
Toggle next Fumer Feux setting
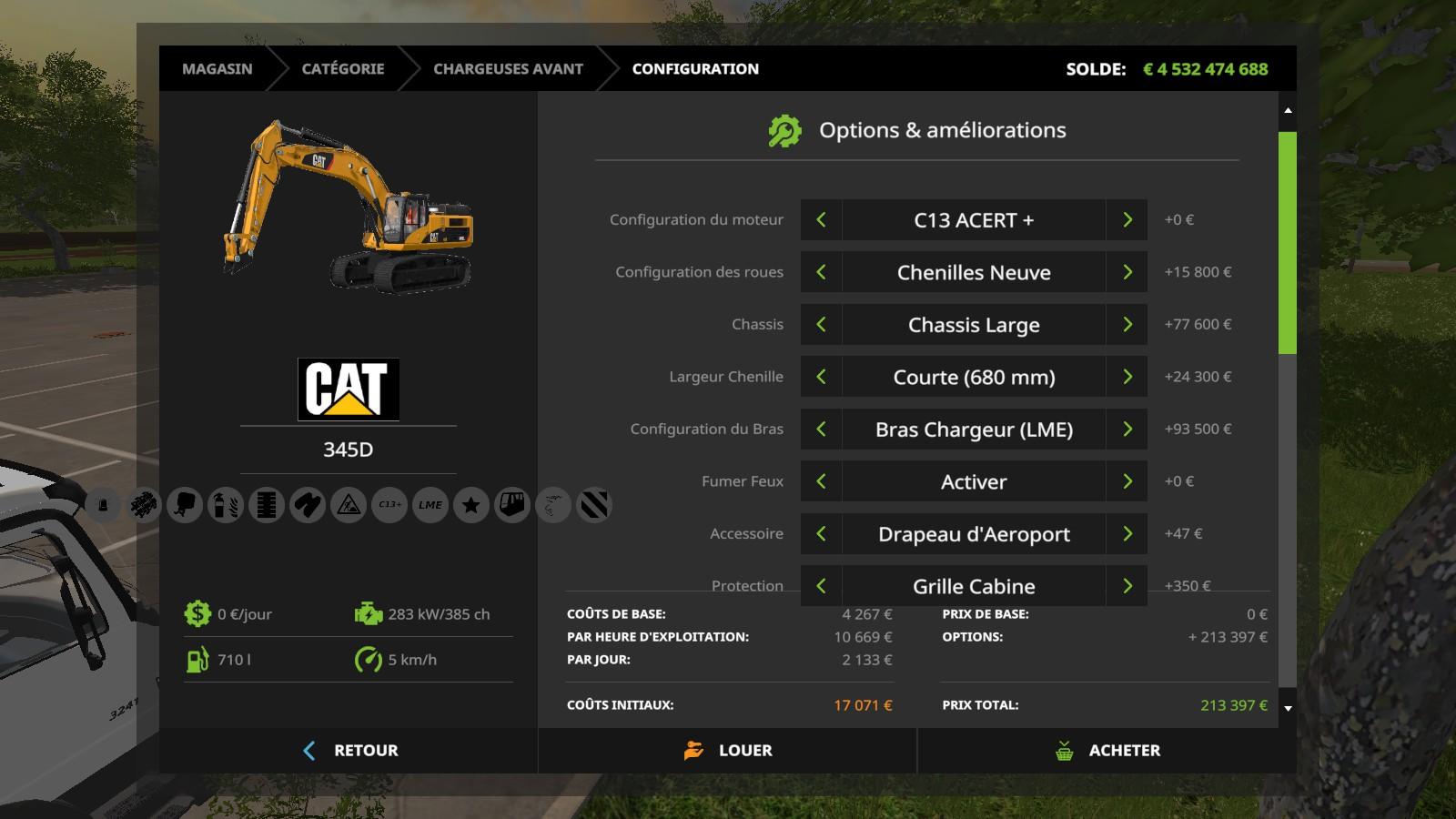coord(1127,481)
